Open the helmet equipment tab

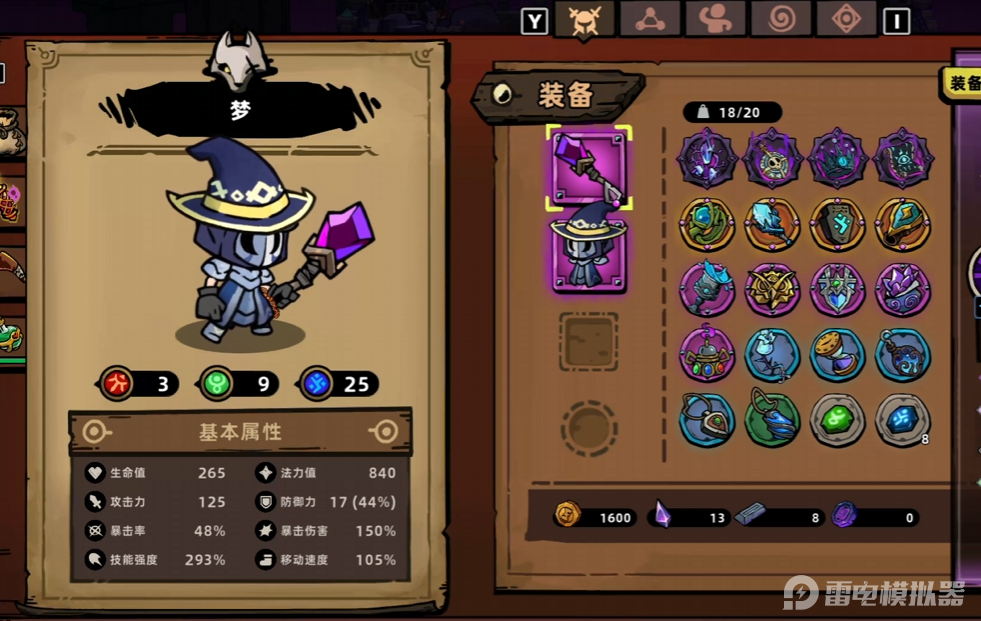coord(584,20)
